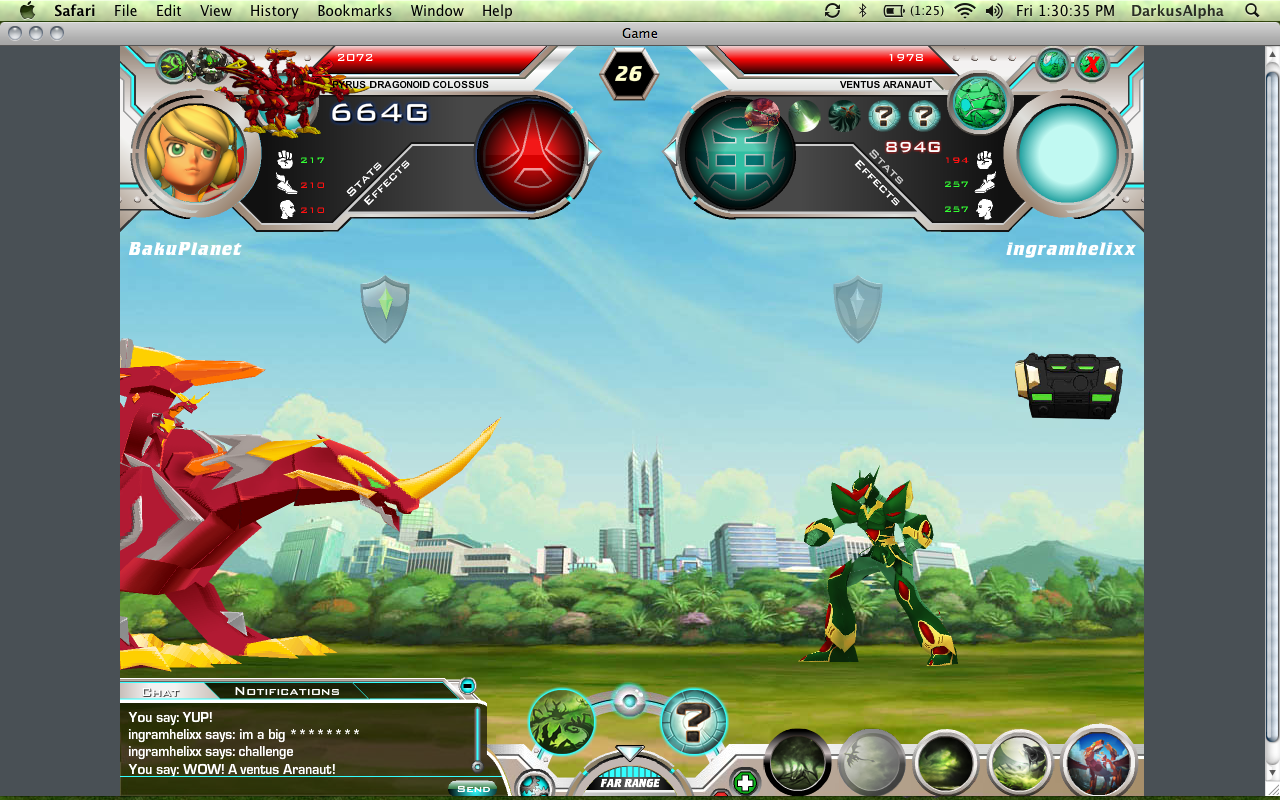Select the grayed-out winged creature ability
The width and height of the screenshot is (1280, 800).
(873, 763)
